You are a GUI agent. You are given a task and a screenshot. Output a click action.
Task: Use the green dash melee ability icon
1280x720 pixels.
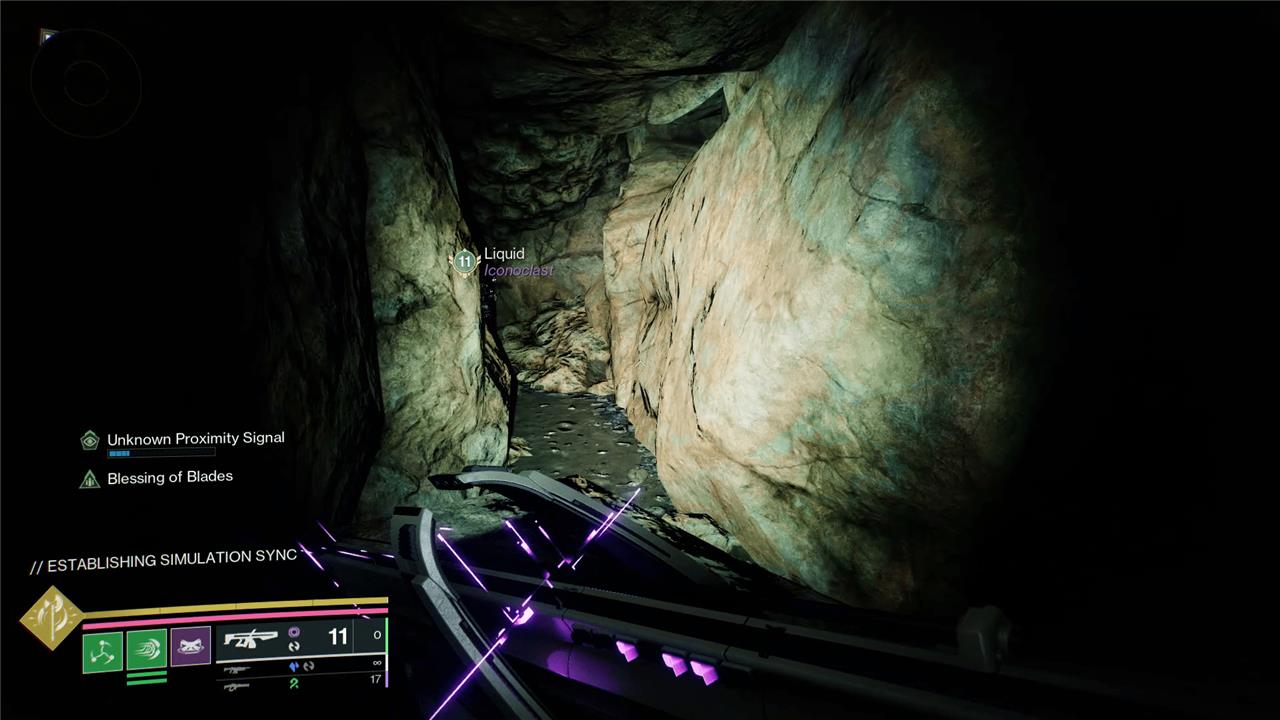(146, 651)
